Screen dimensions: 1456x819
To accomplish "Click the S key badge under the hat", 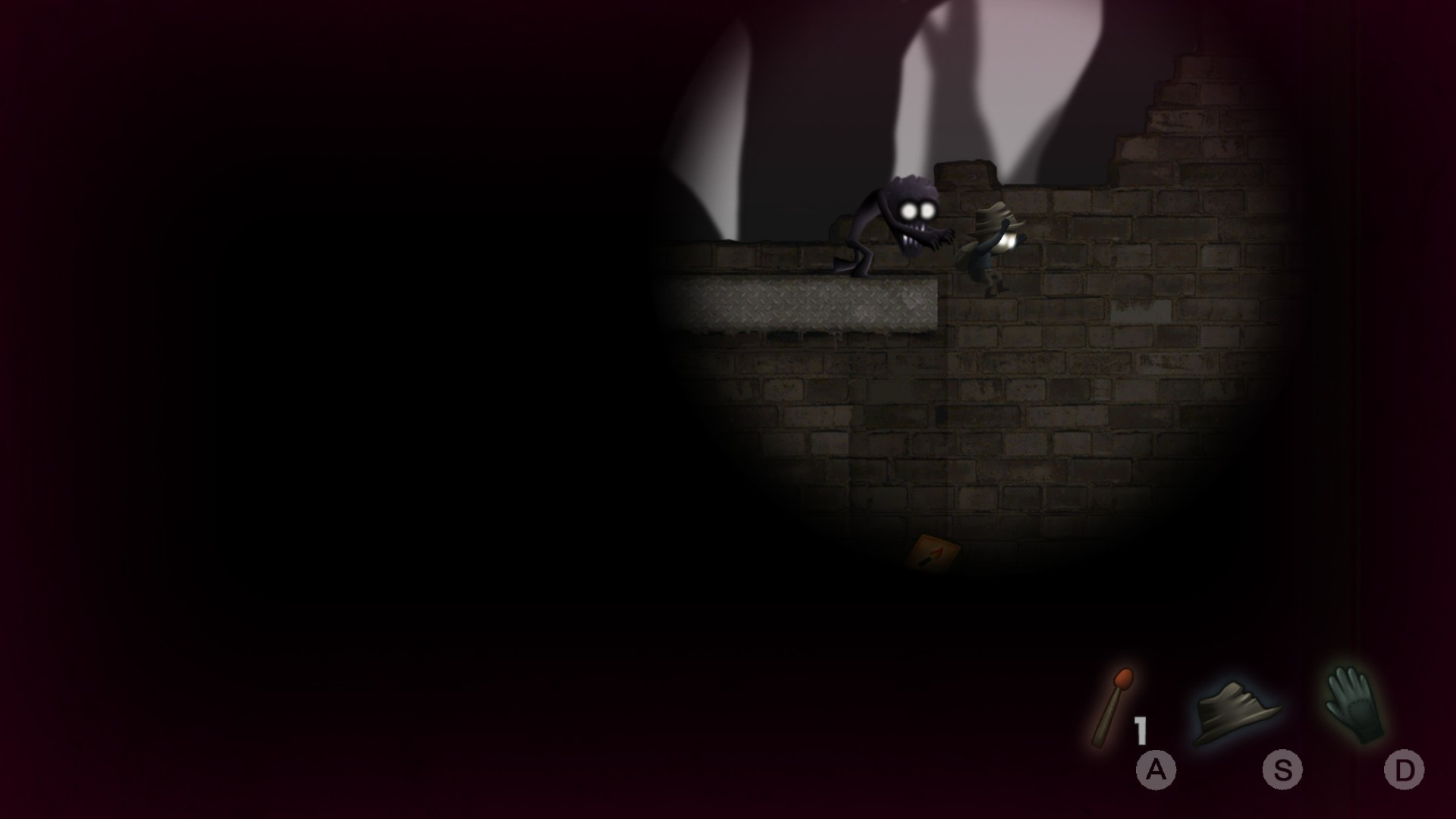I will click(x=1282, y=771).
